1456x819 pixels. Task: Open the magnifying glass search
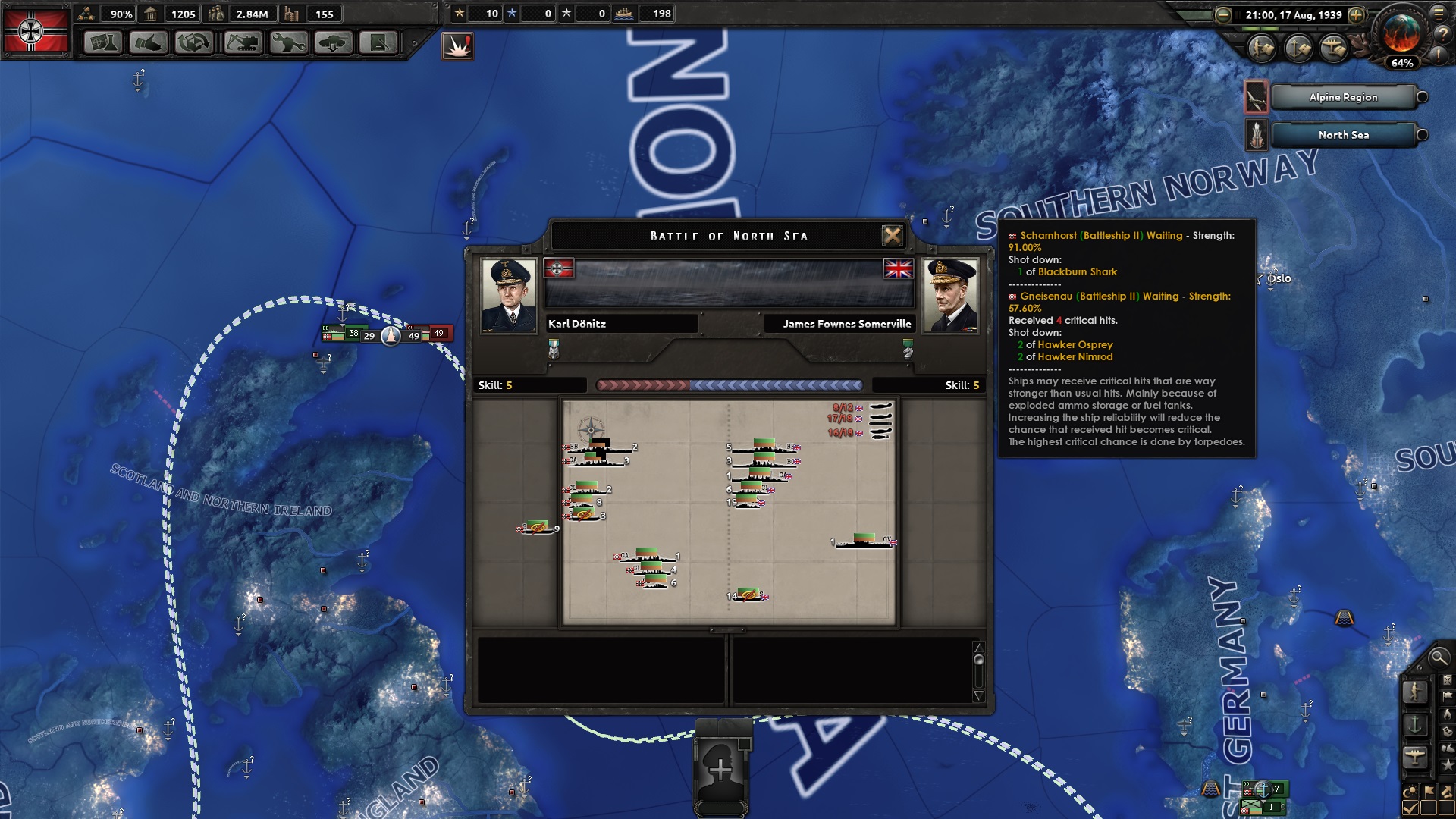click(1439, 657)
